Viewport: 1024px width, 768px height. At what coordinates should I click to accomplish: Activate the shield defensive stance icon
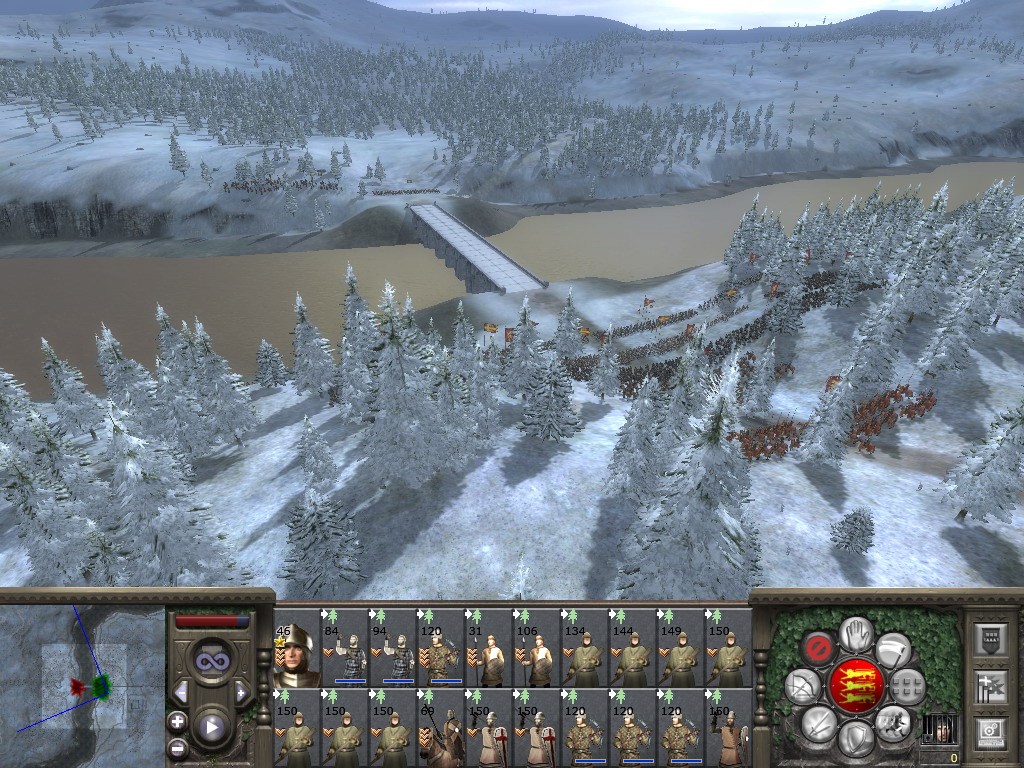pyautogui.click(x=856, y=737)
